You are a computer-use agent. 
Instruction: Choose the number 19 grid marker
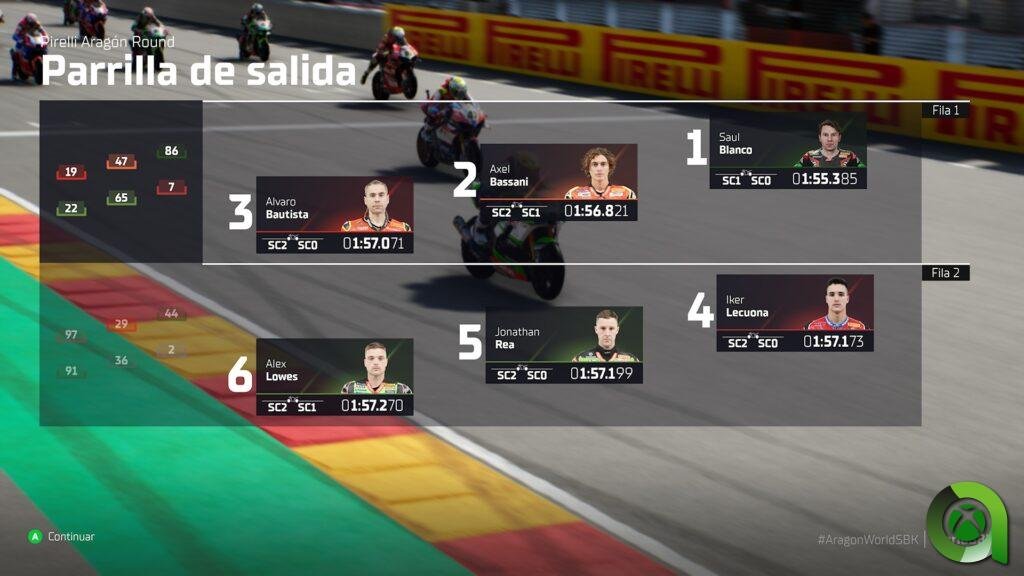(71, 173)
